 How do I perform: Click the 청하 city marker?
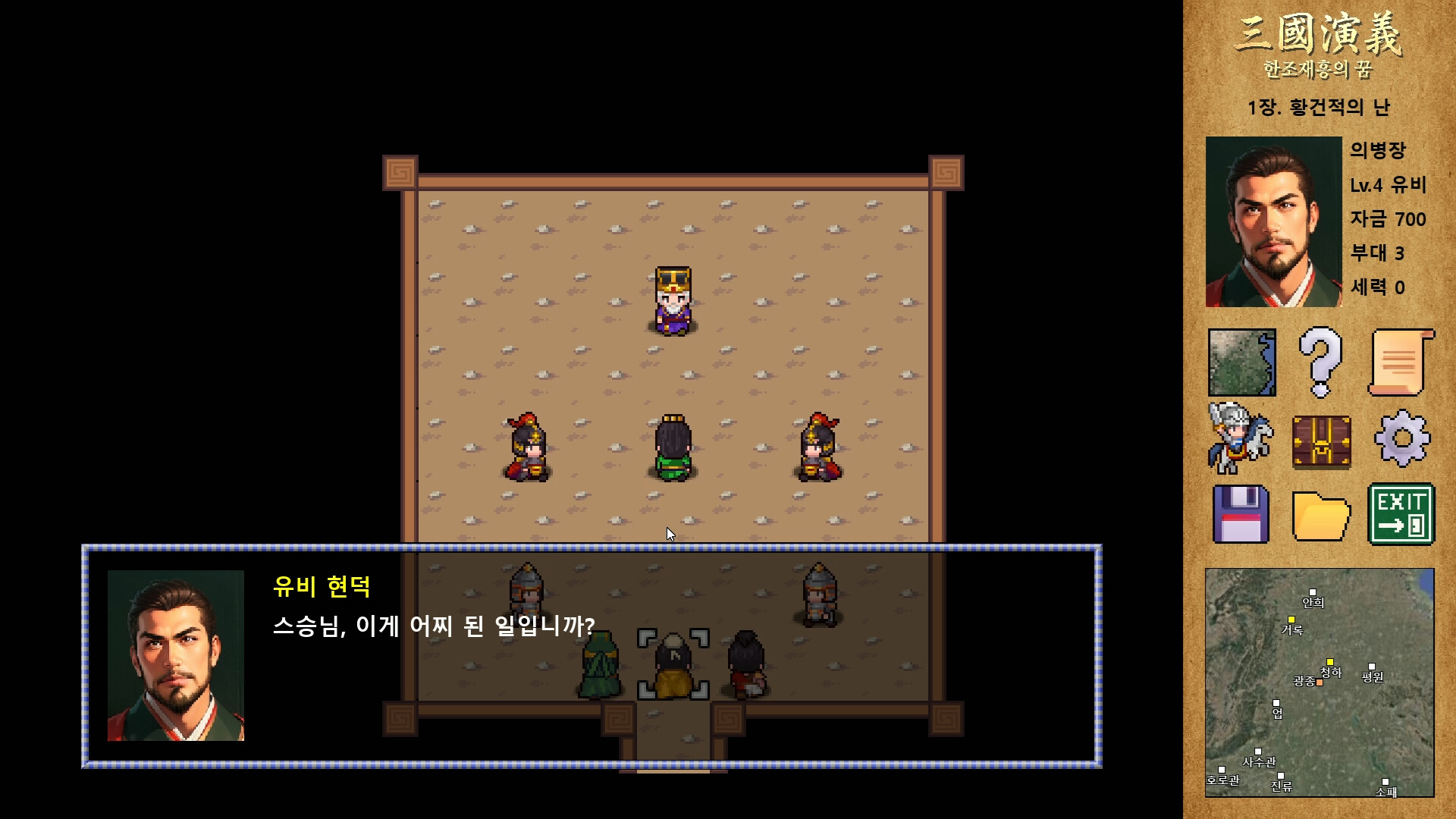click(1331, 664)
